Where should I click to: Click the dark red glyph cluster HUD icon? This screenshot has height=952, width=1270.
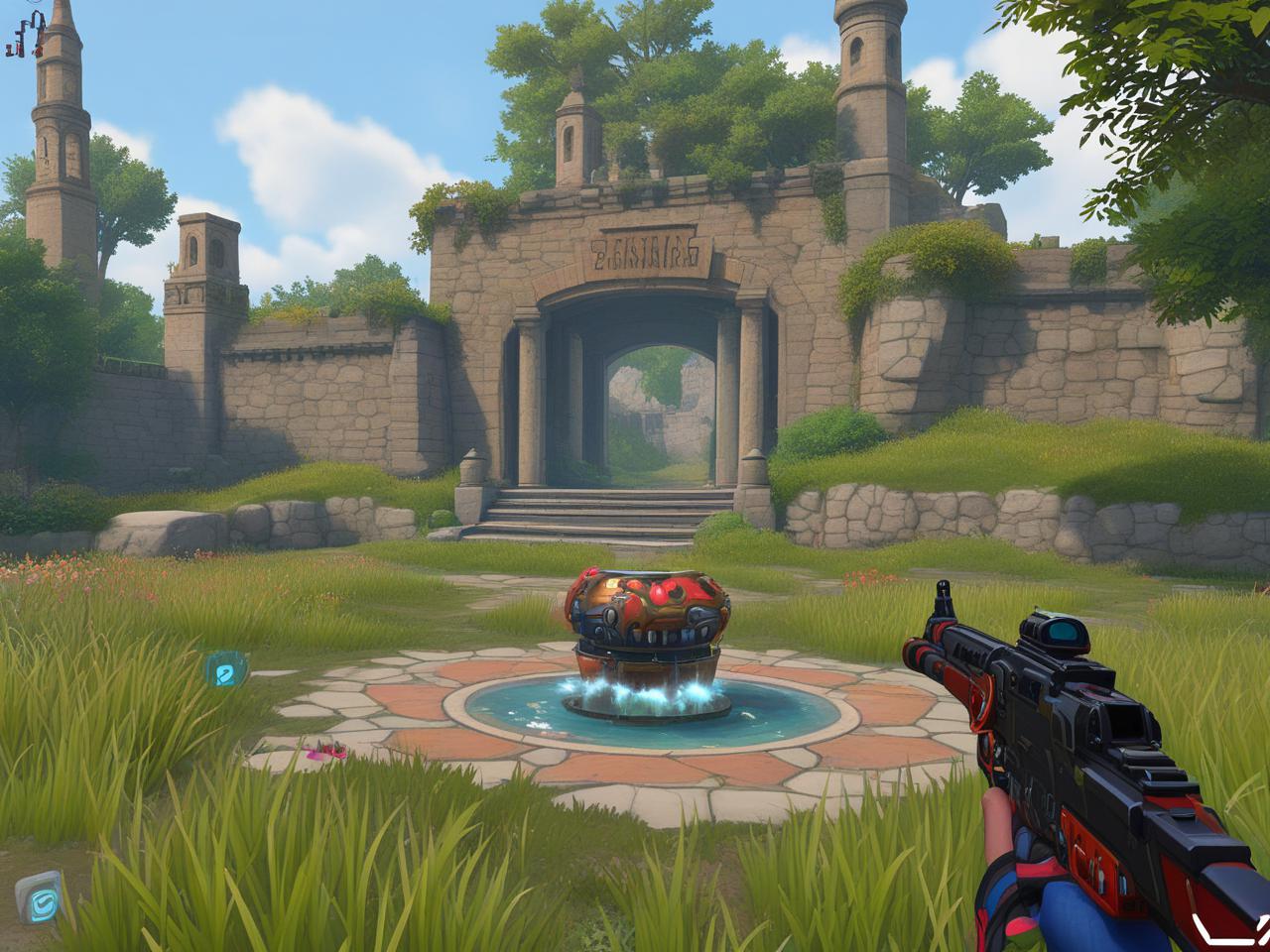(26, 37)
